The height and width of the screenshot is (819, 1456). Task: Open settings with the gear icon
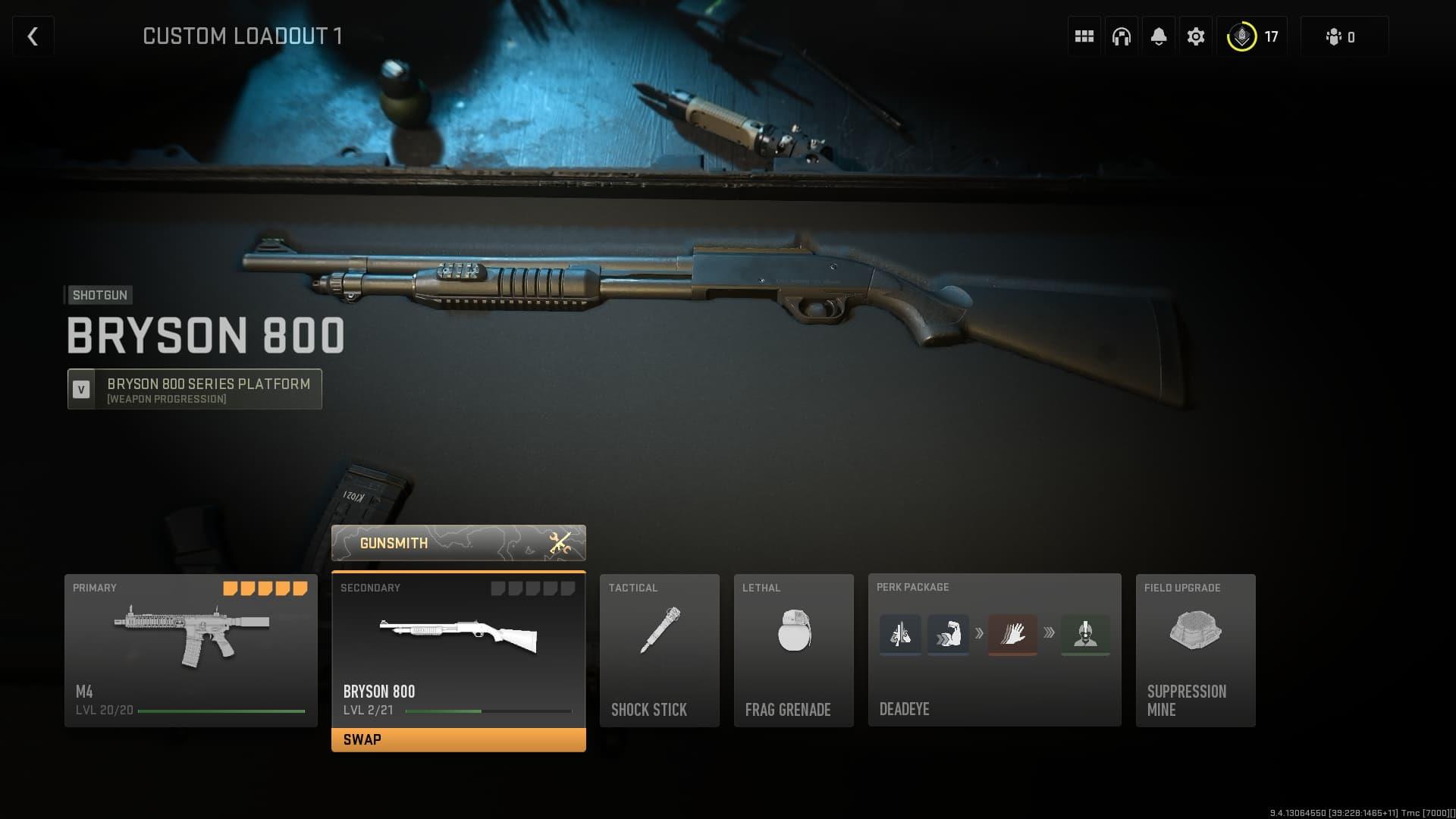(x=1195, y=36)
